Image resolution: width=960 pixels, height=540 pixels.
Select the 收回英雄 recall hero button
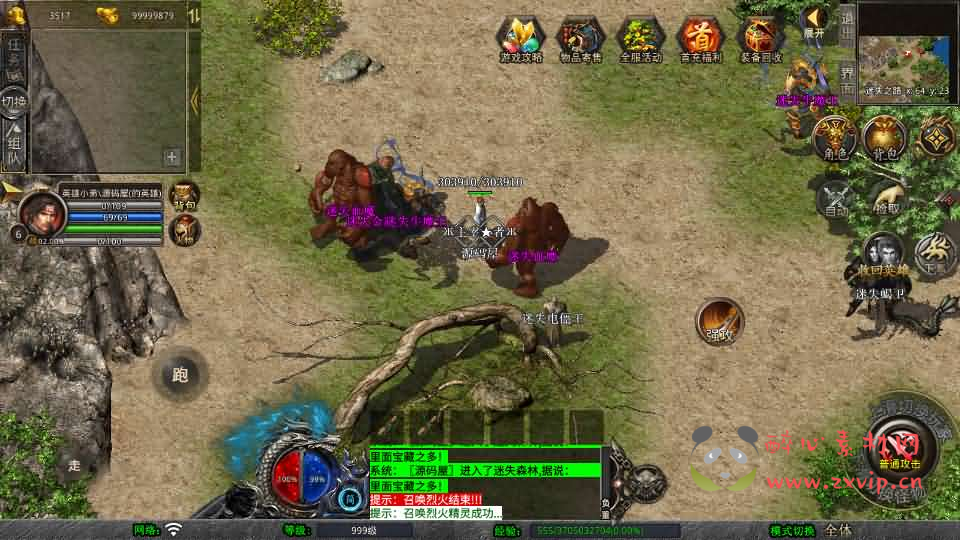[884, 255]
